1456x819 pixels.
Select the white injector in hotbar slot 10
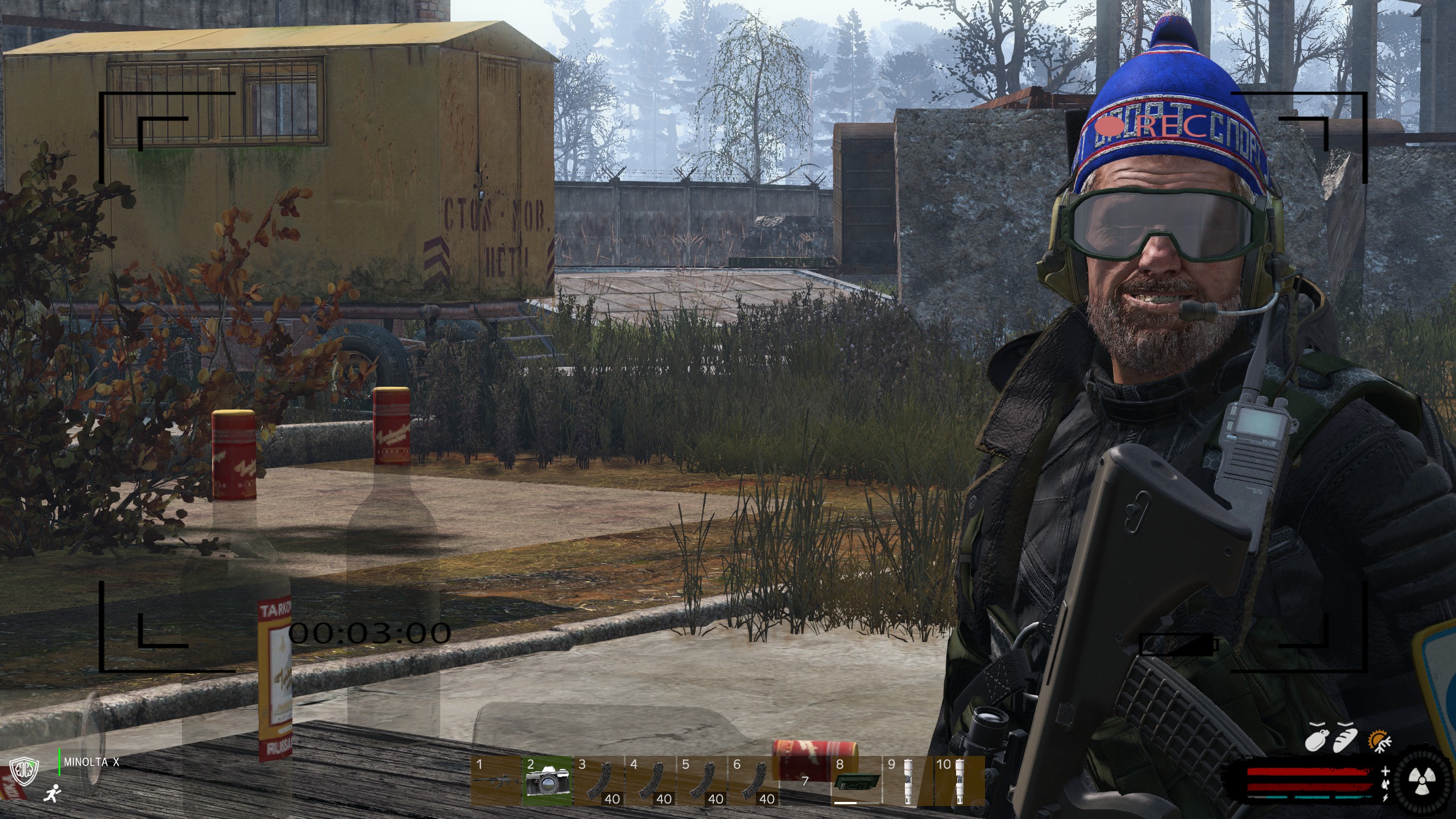pyautogui.click(x=959, y=781)
